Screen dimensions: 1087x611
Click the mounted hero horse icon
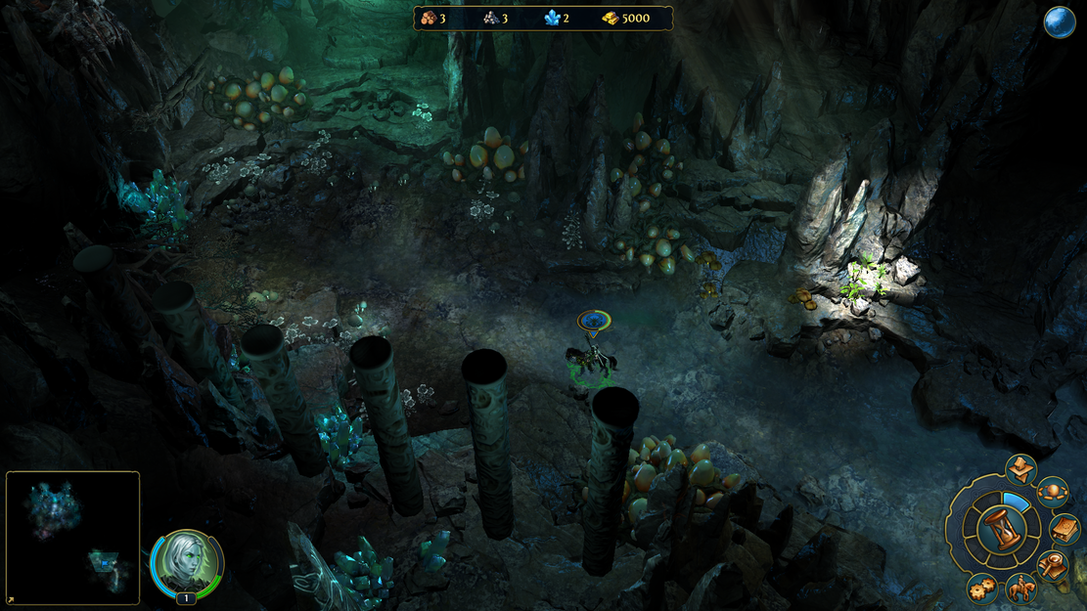[x=1021, y=589]
